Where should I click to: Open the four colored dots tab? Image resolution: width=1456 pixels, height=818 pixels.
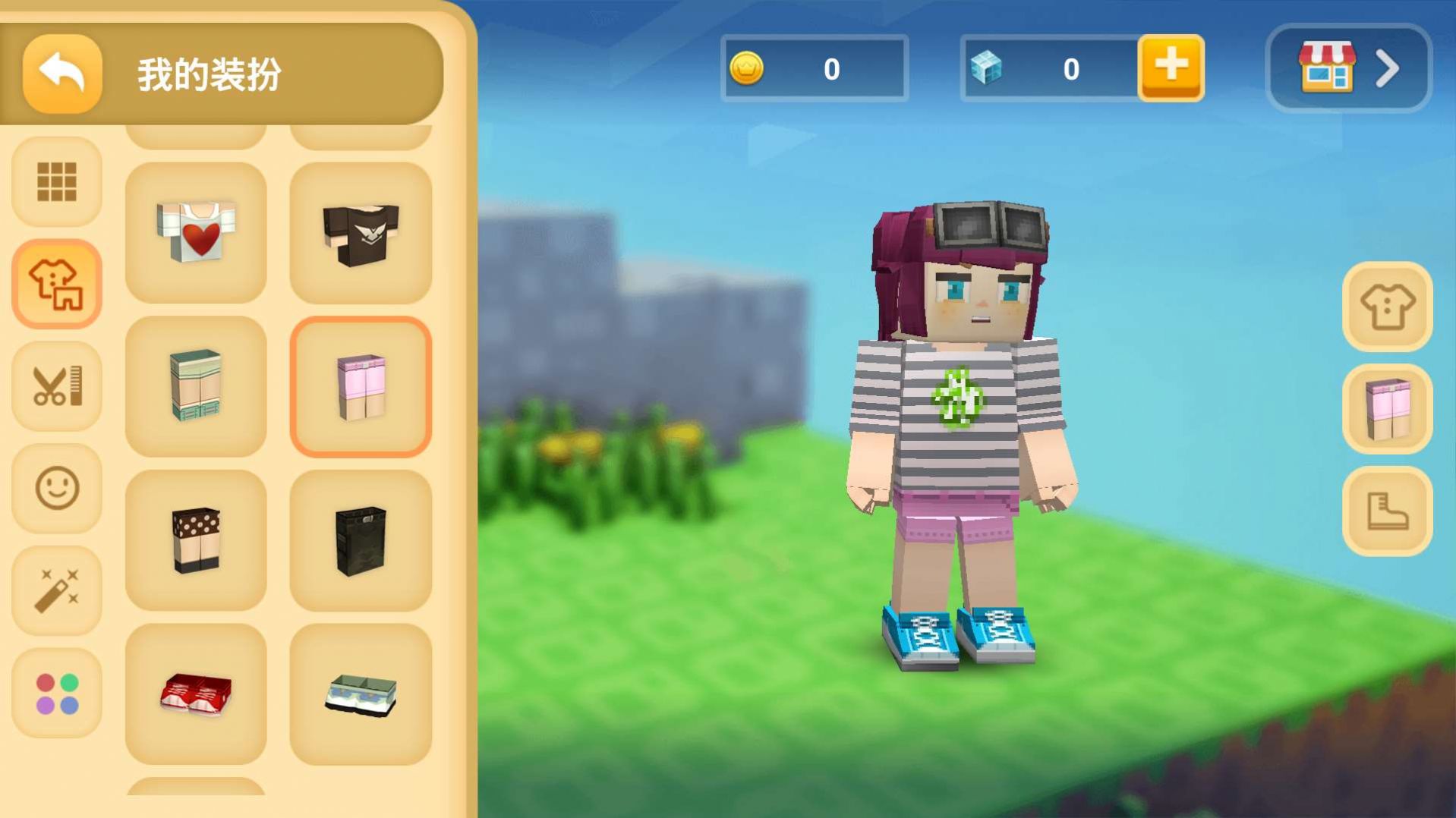click(x=57, y=693)
